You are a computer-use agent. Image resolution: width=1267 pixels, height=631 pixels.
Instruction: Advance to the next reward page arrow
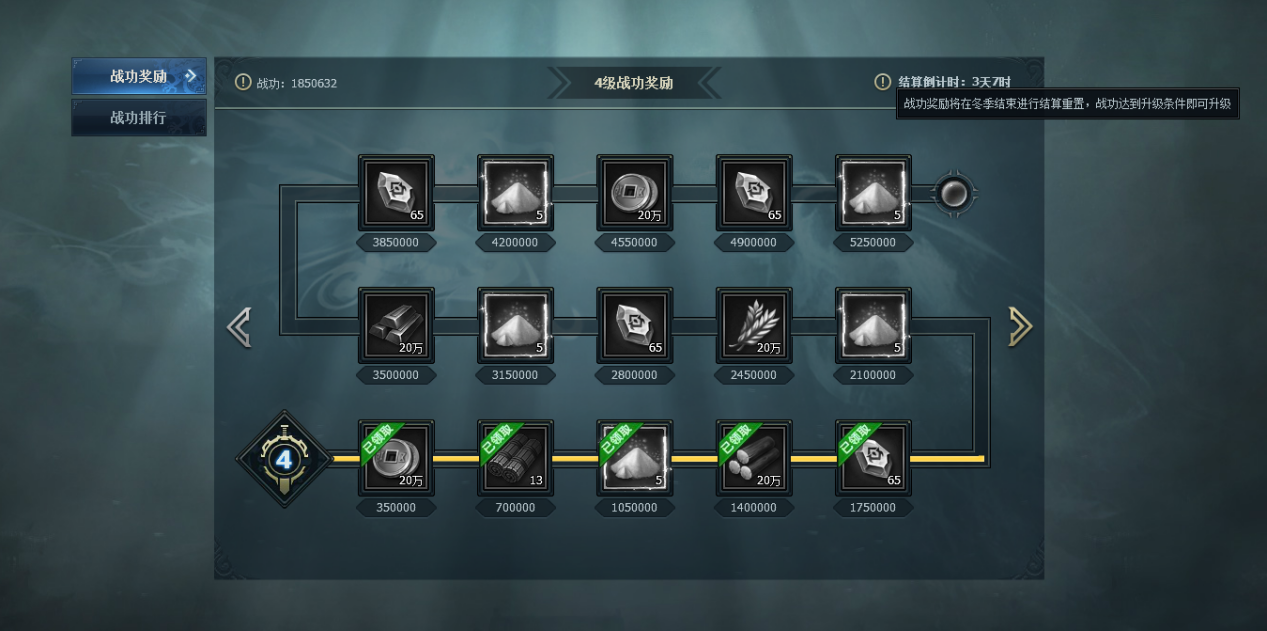[1020, 326]
